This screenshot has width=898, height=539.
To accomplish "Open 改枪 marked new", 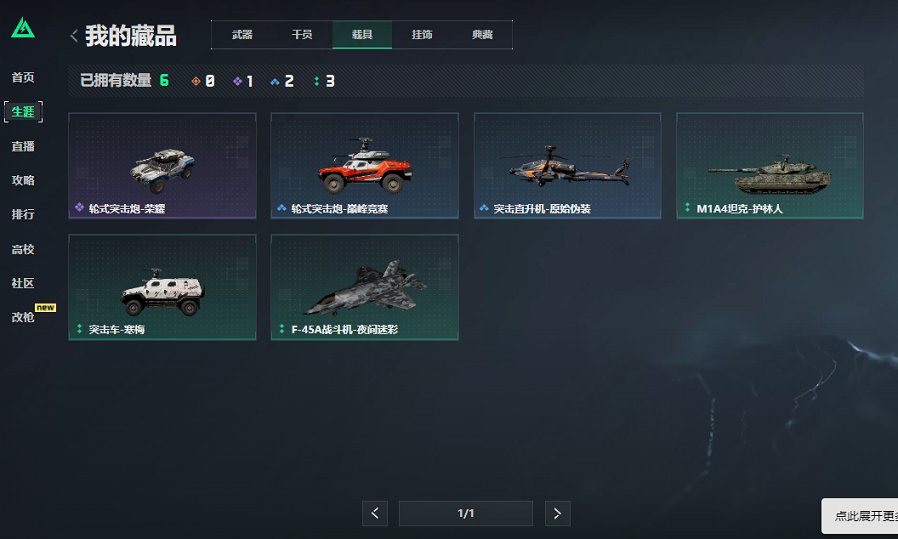I will 23,317.
